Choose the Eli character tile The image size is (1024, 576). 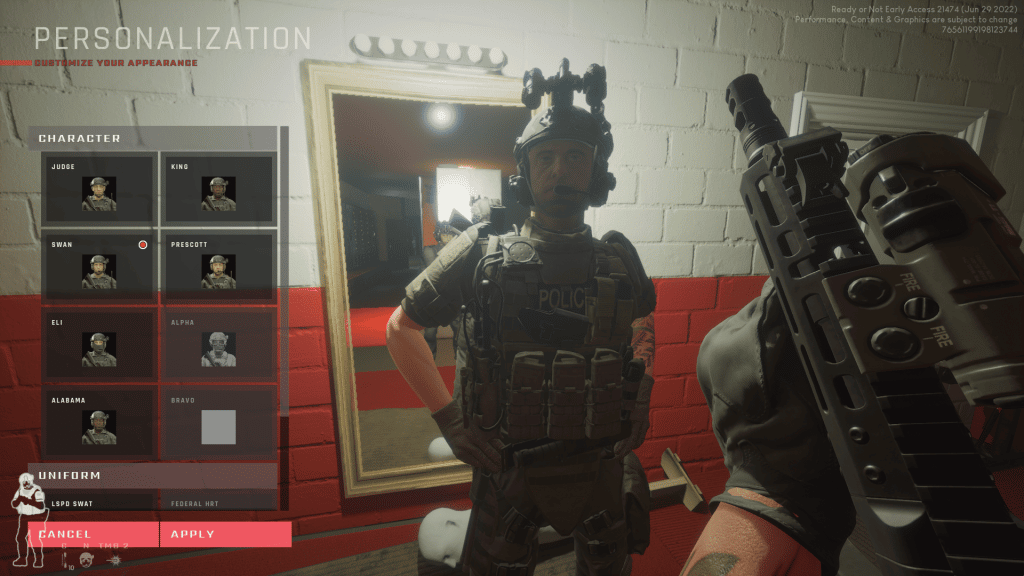98,345
